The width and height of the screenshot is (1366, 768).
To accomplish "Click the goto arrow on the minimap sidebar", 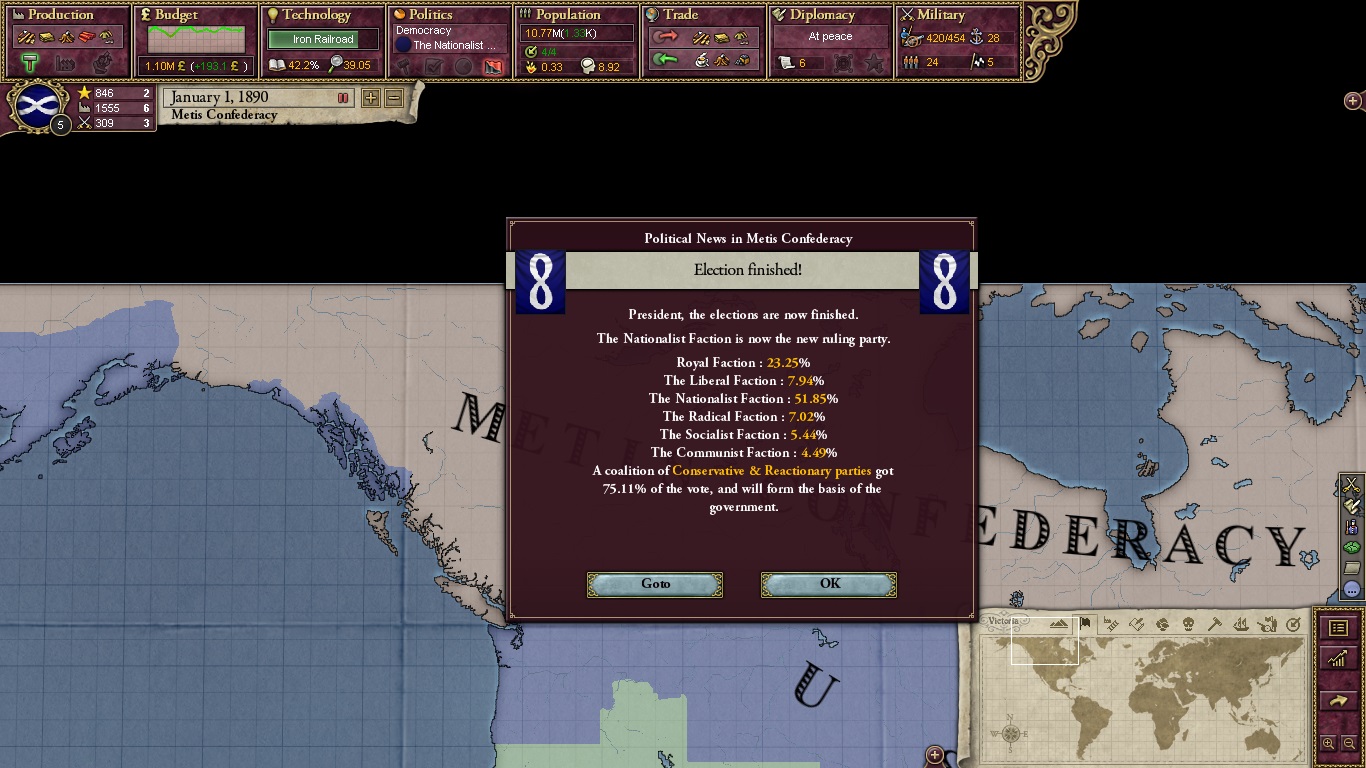I will click(1338, 699).
